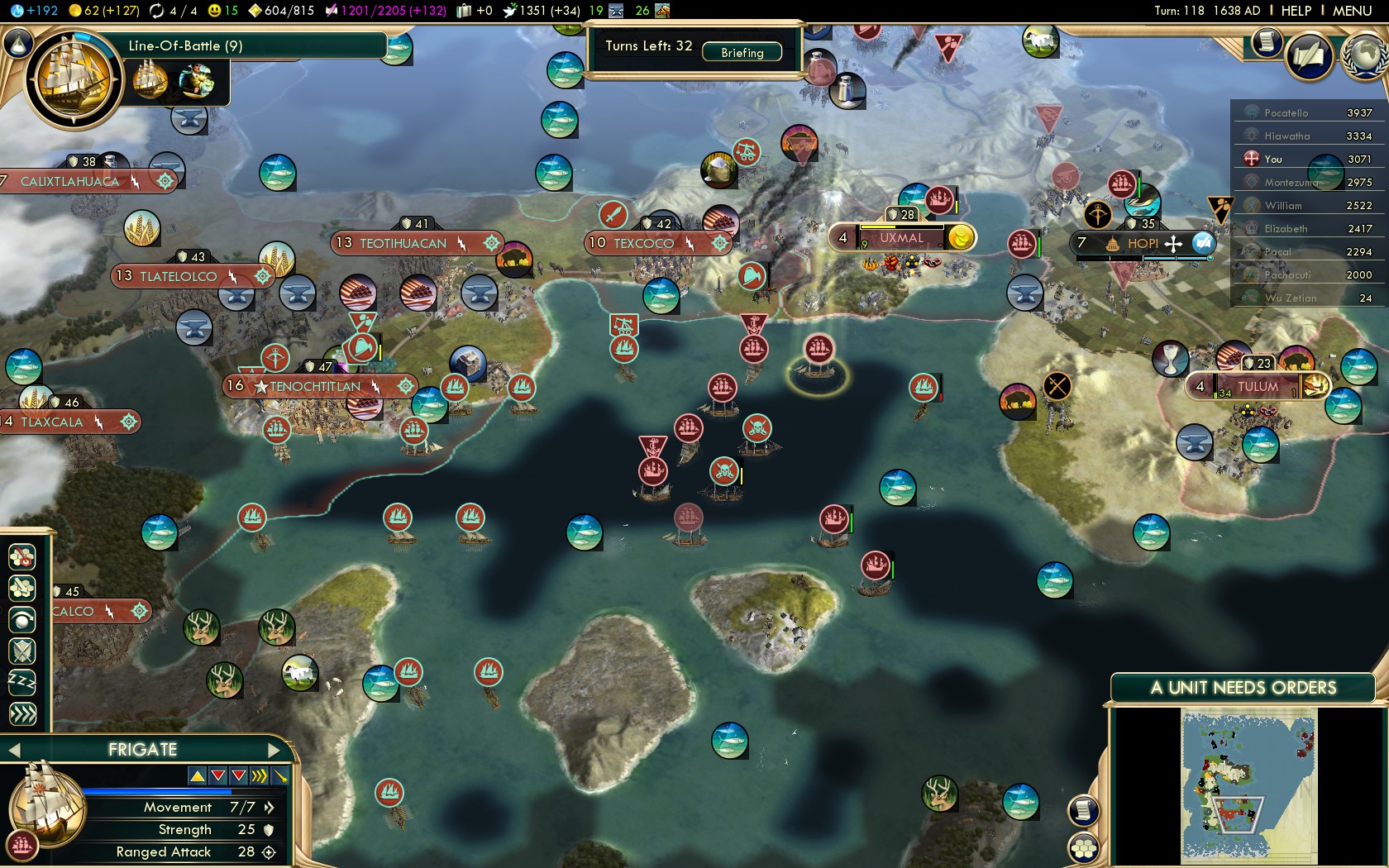Put the Frigate to sleep
This screenshot has width=1389, height=868.
tap(22, 682)
